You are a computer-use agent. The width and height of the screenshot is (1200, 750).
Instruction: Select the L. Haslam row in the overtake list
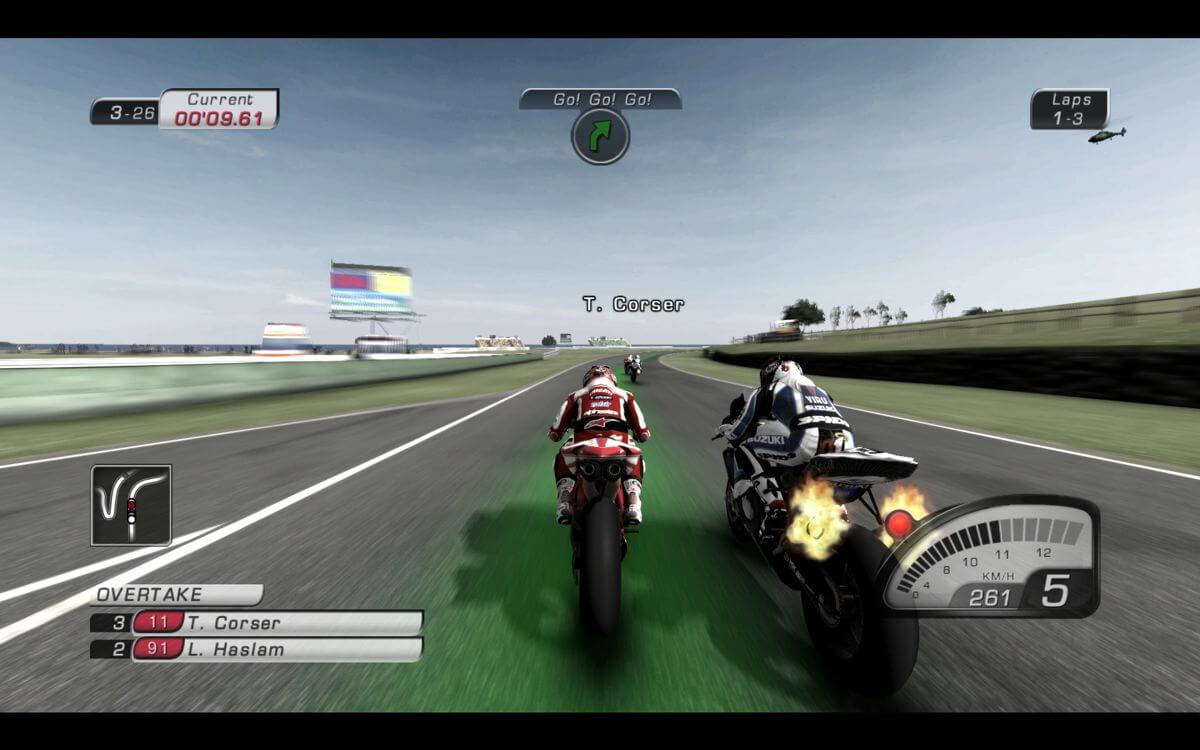tap(258, 650)
